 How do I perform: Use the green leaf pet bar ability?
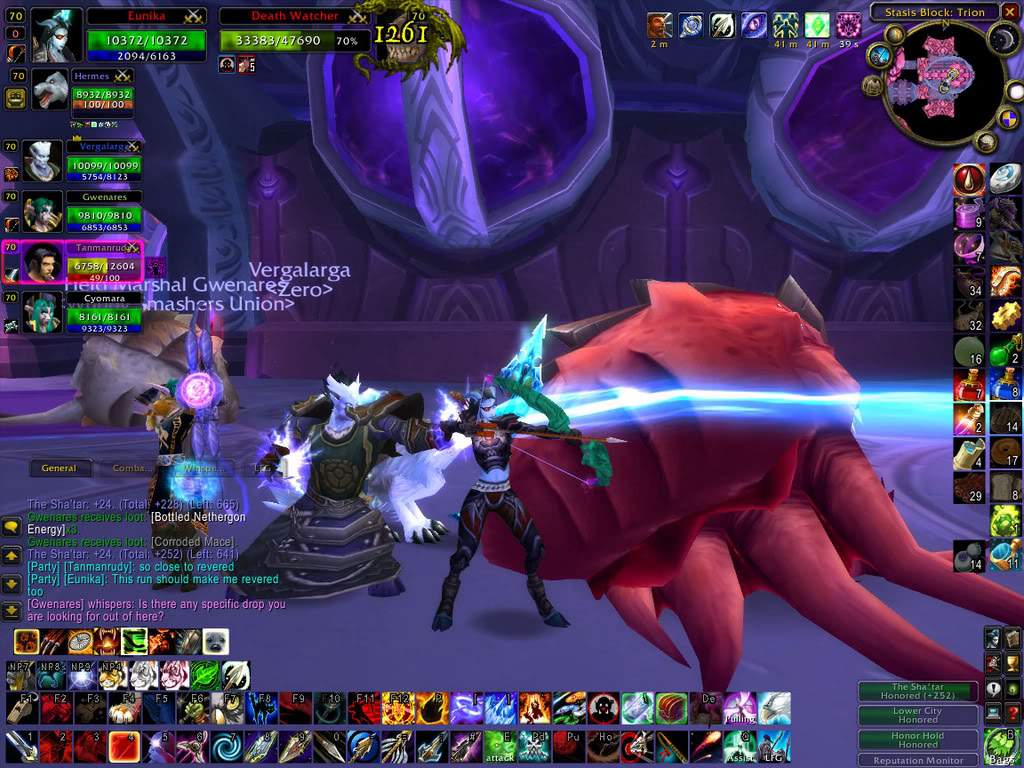pyautogui.click(x=205, y=675)
